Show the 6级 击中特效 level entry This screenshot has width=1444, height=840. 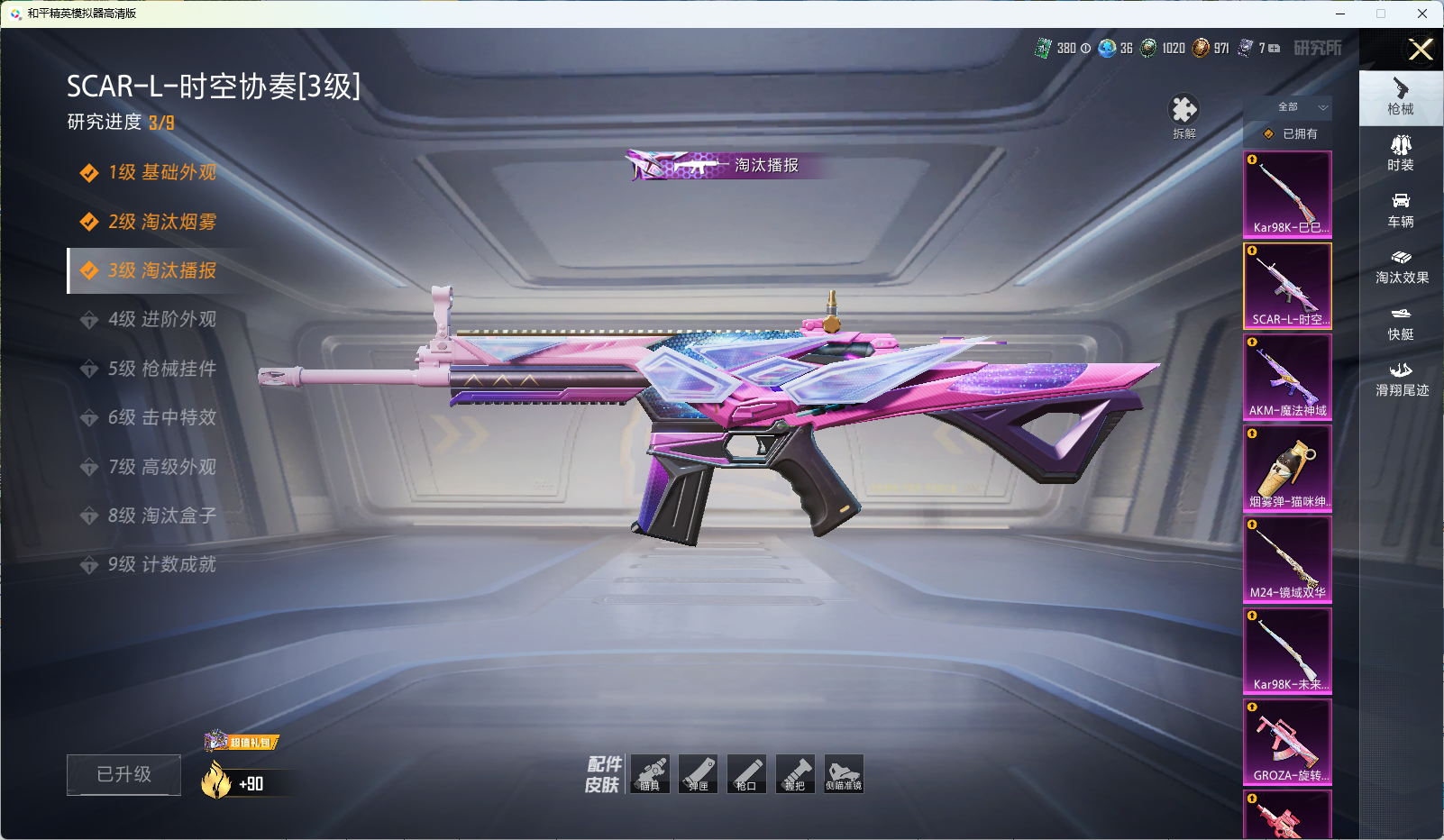point(160,417)
